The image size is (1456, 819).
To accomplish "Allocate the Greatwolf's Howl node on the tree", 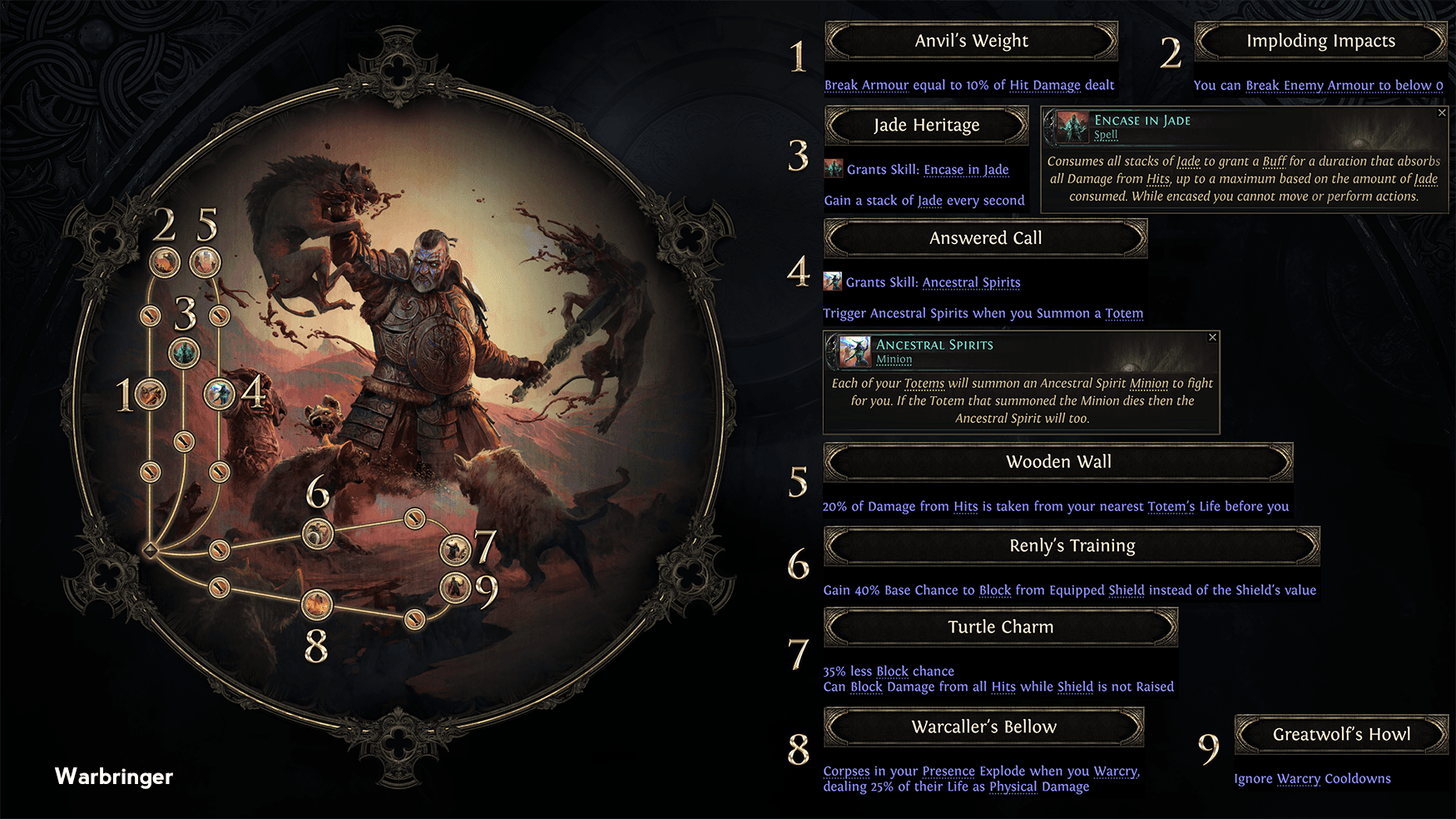I will point(456,586).
